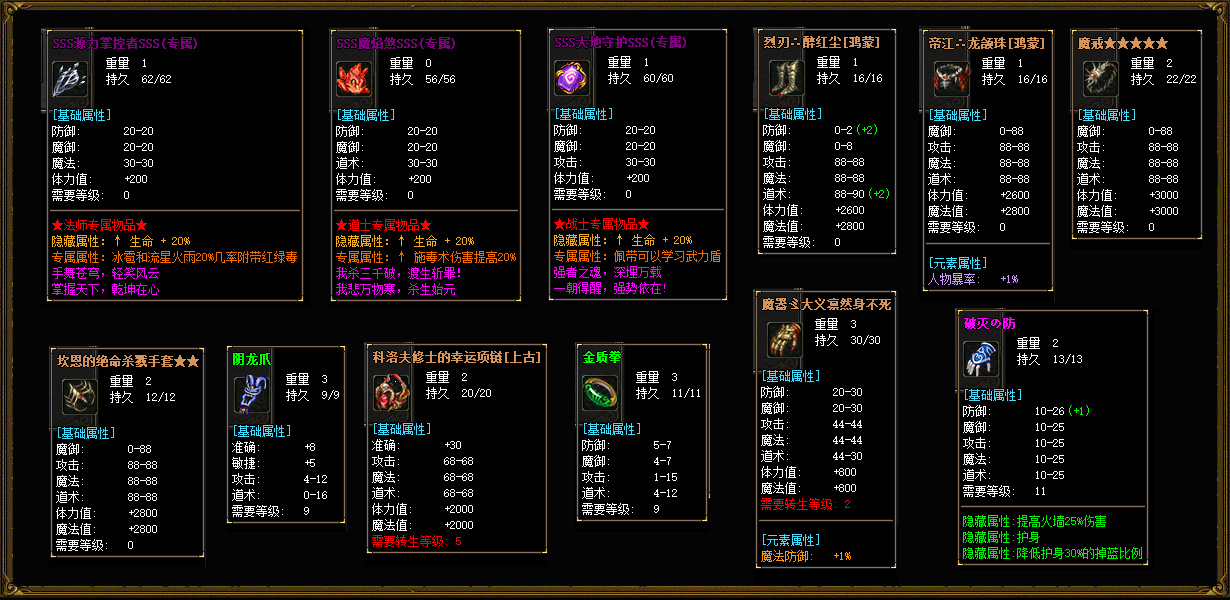Click the SSS魔焰煞 red flame icon

click(x=353, y=79)
